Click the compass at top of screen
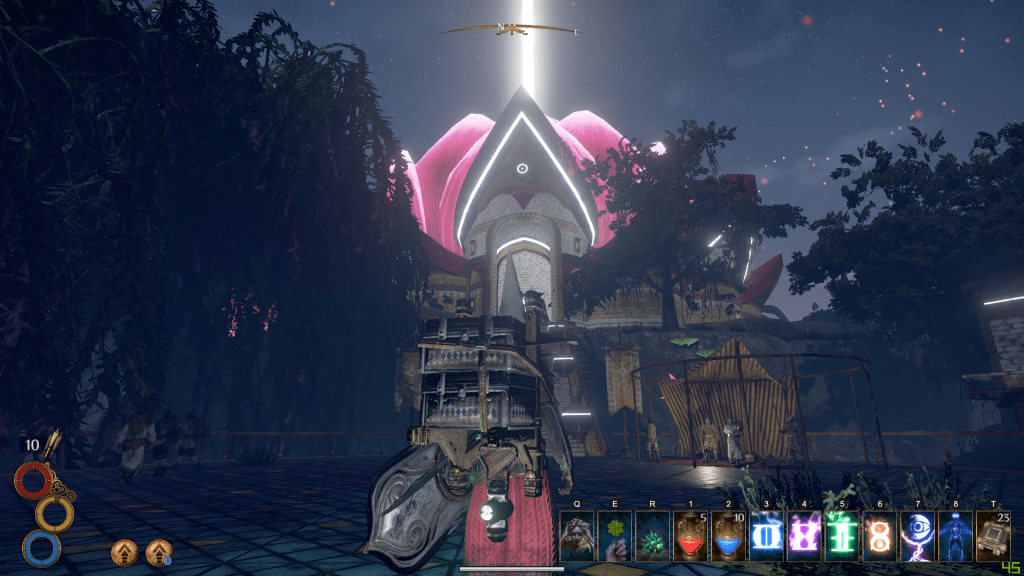The width and height of the screenshot is (1024, 576). point(512,29)
